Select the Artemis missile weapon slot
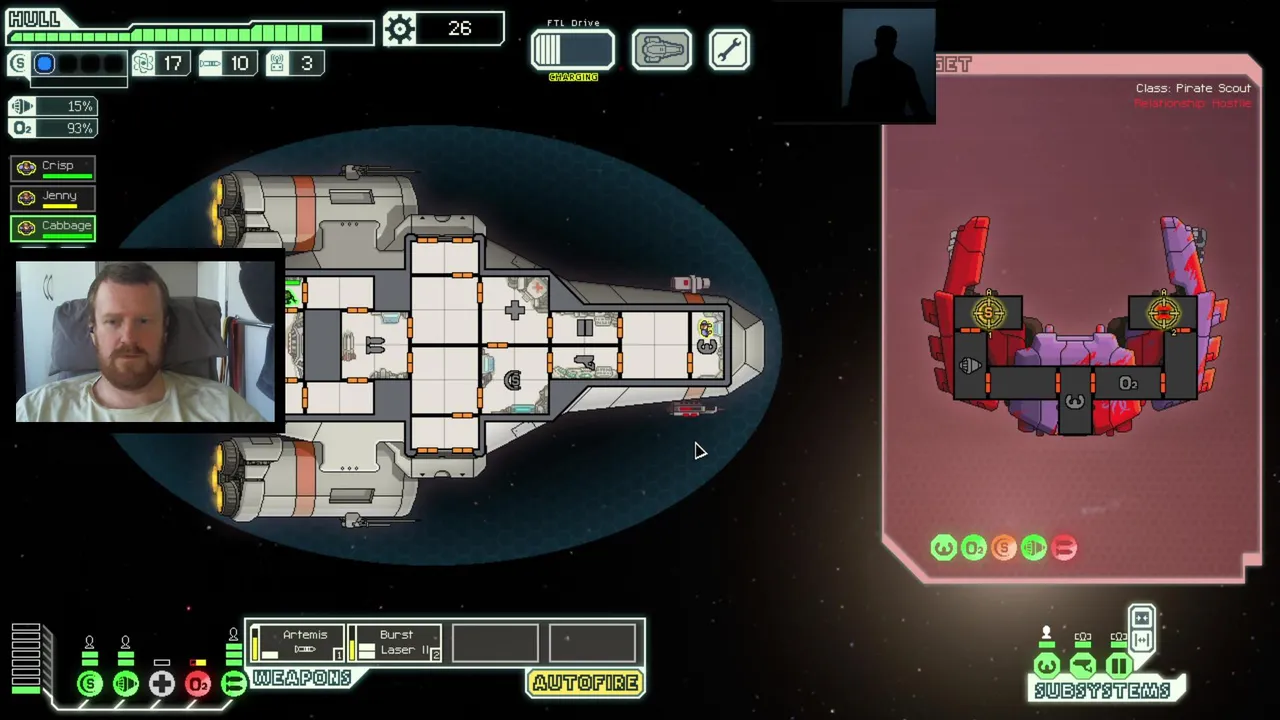The width and height of the screenshot is (1280, 720). tap(297, 643)
